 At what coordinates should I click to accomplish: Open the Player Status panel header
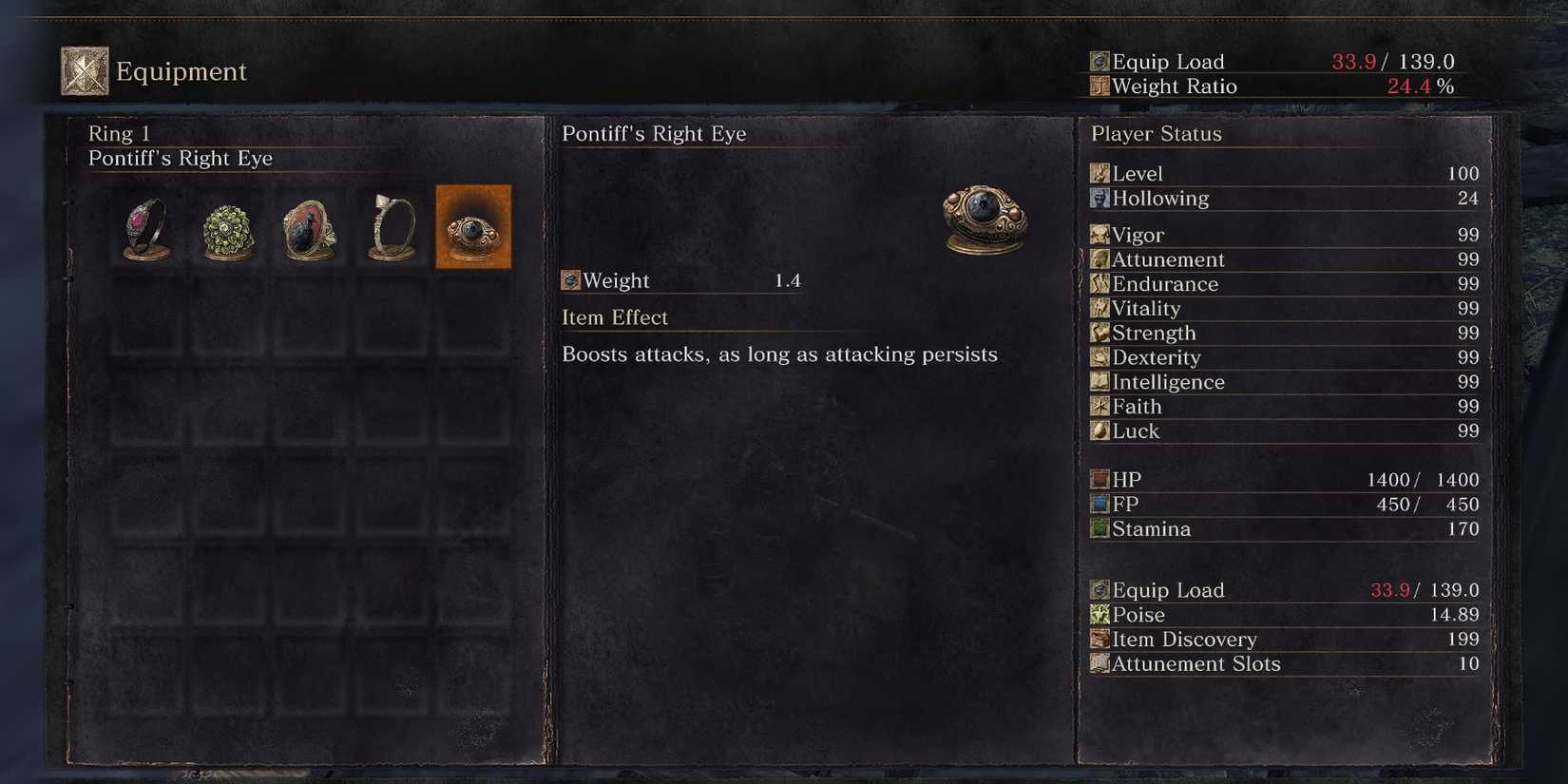tap(1156, 133)
